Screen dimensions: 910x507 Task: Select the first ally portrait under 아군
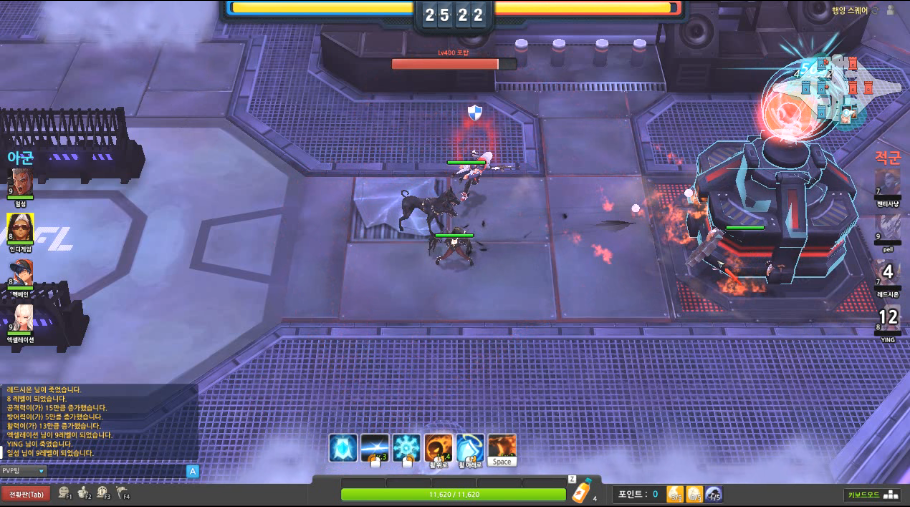tap(21, 181)
